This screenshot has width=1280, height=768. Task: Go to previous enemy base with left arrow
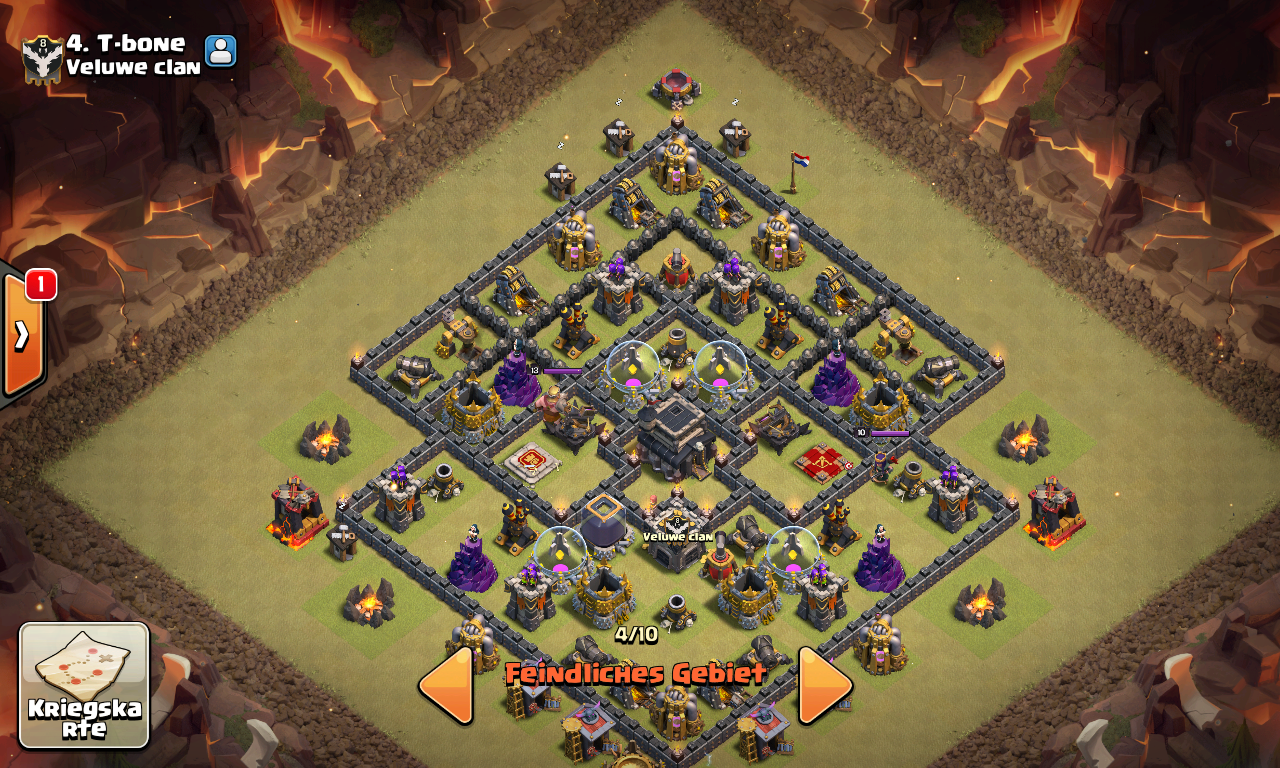(447, 685)
